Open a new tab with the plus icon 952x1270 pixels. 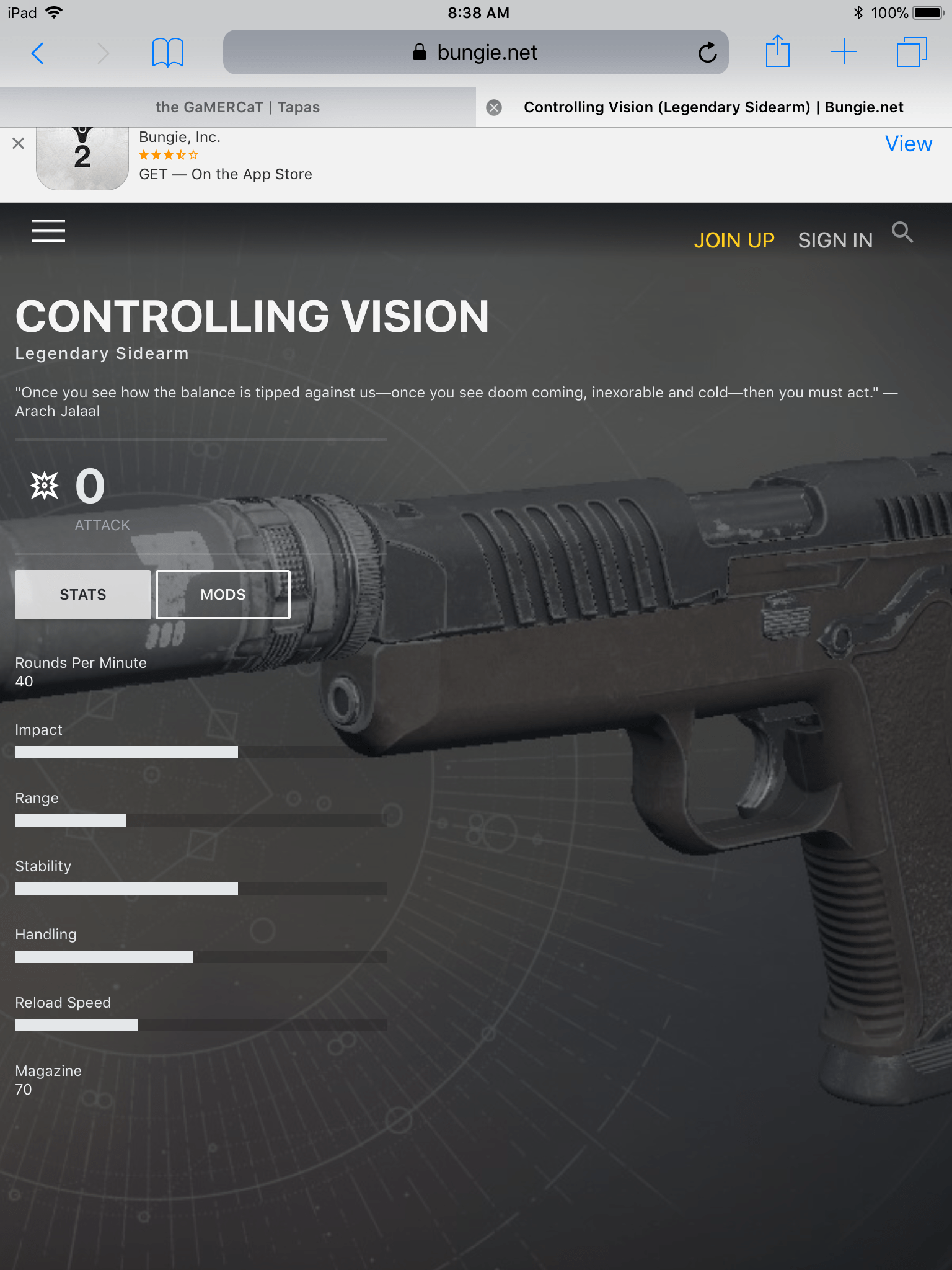[844, 53]
